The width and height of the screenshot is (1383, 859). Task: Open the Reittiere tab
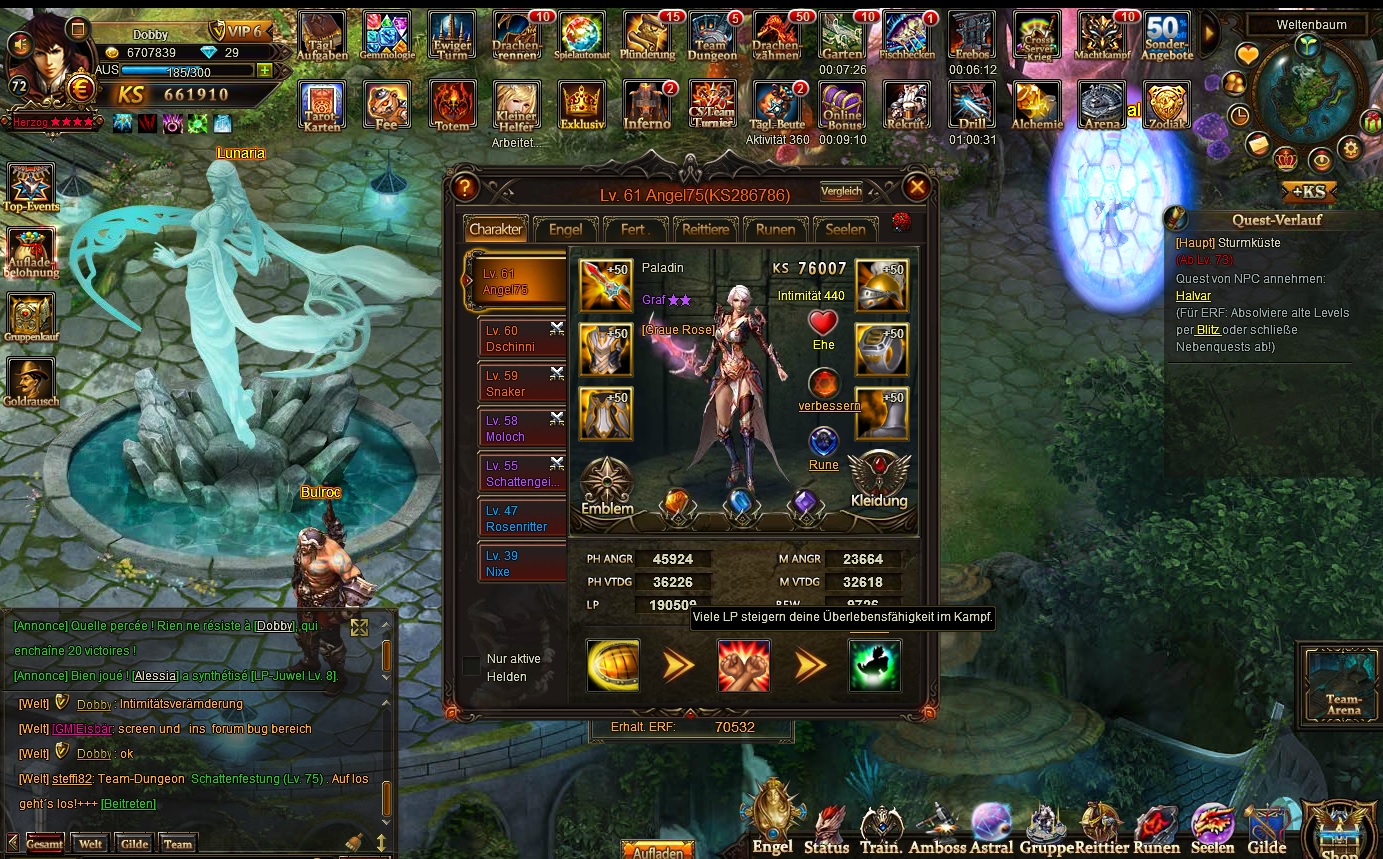(705, 229)
